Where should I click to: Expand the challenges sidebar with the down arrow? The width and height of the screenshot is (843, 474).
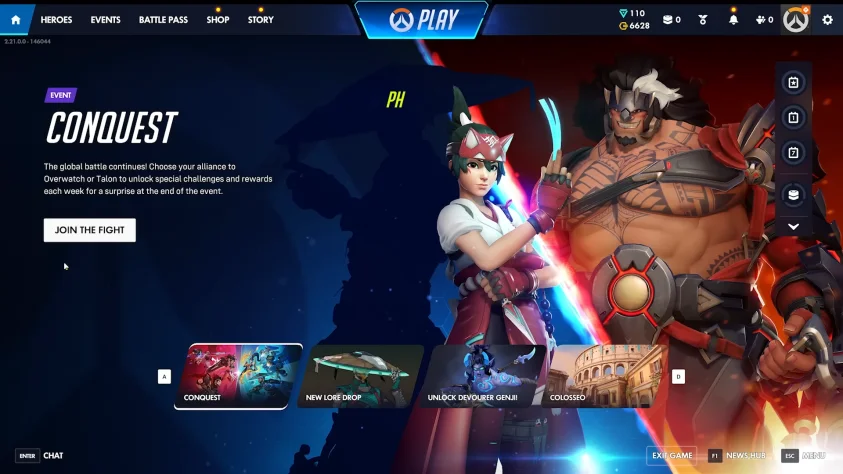(793, 227)
